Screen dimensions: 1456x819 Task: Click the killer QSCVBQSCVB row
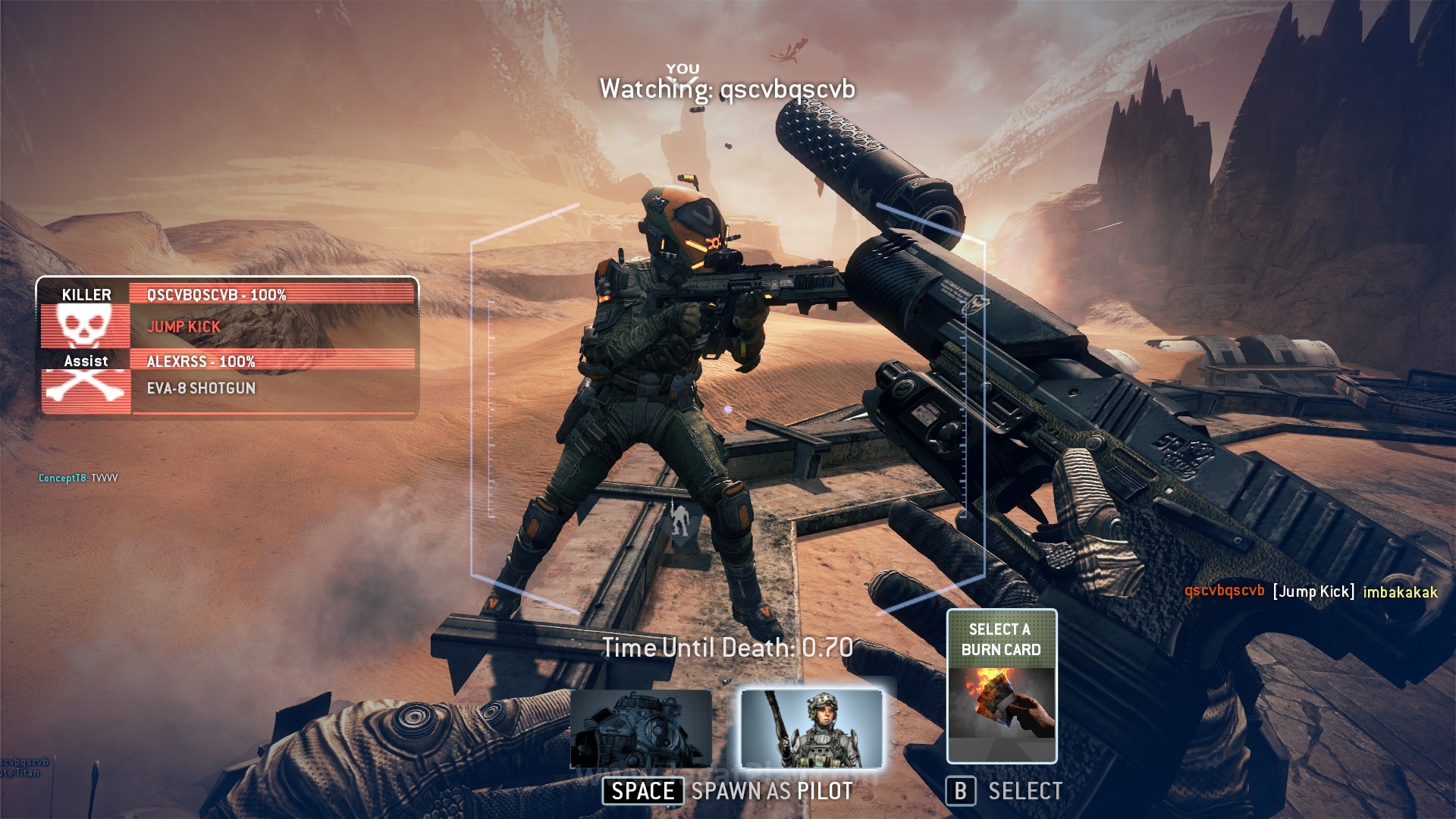[271, 294]
